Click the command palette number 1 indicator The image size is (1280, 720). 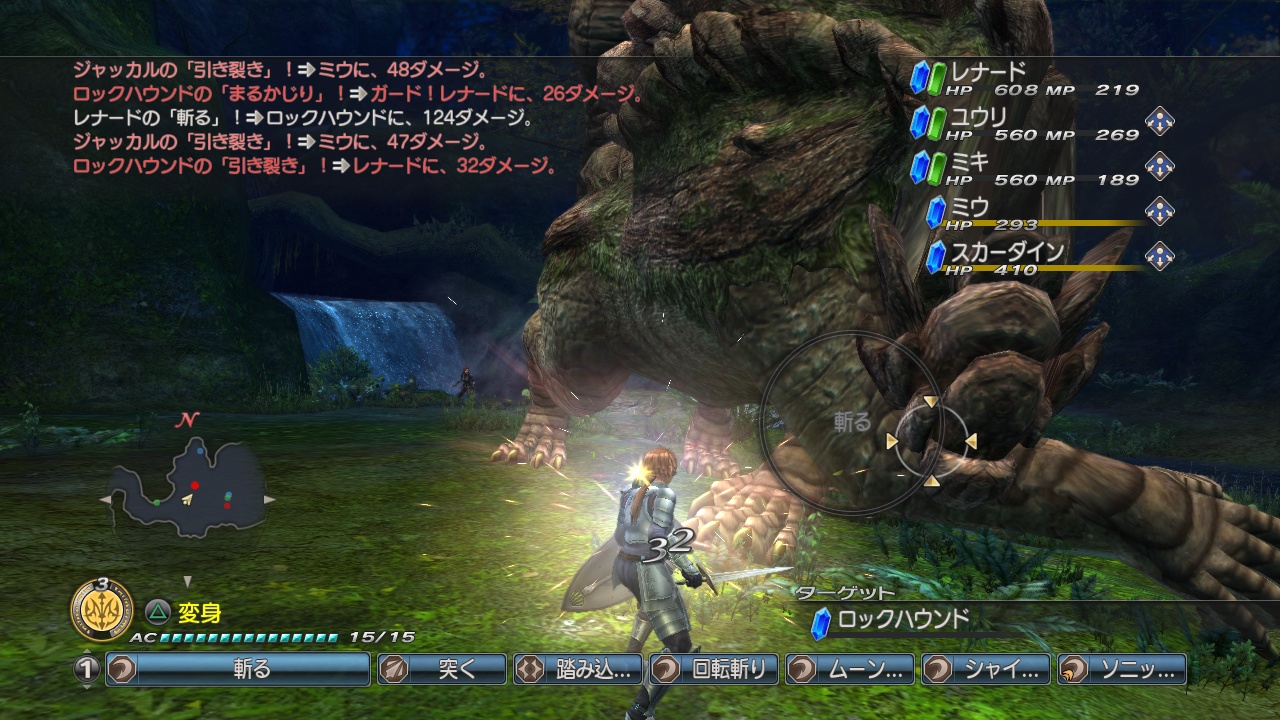[87, 669]
